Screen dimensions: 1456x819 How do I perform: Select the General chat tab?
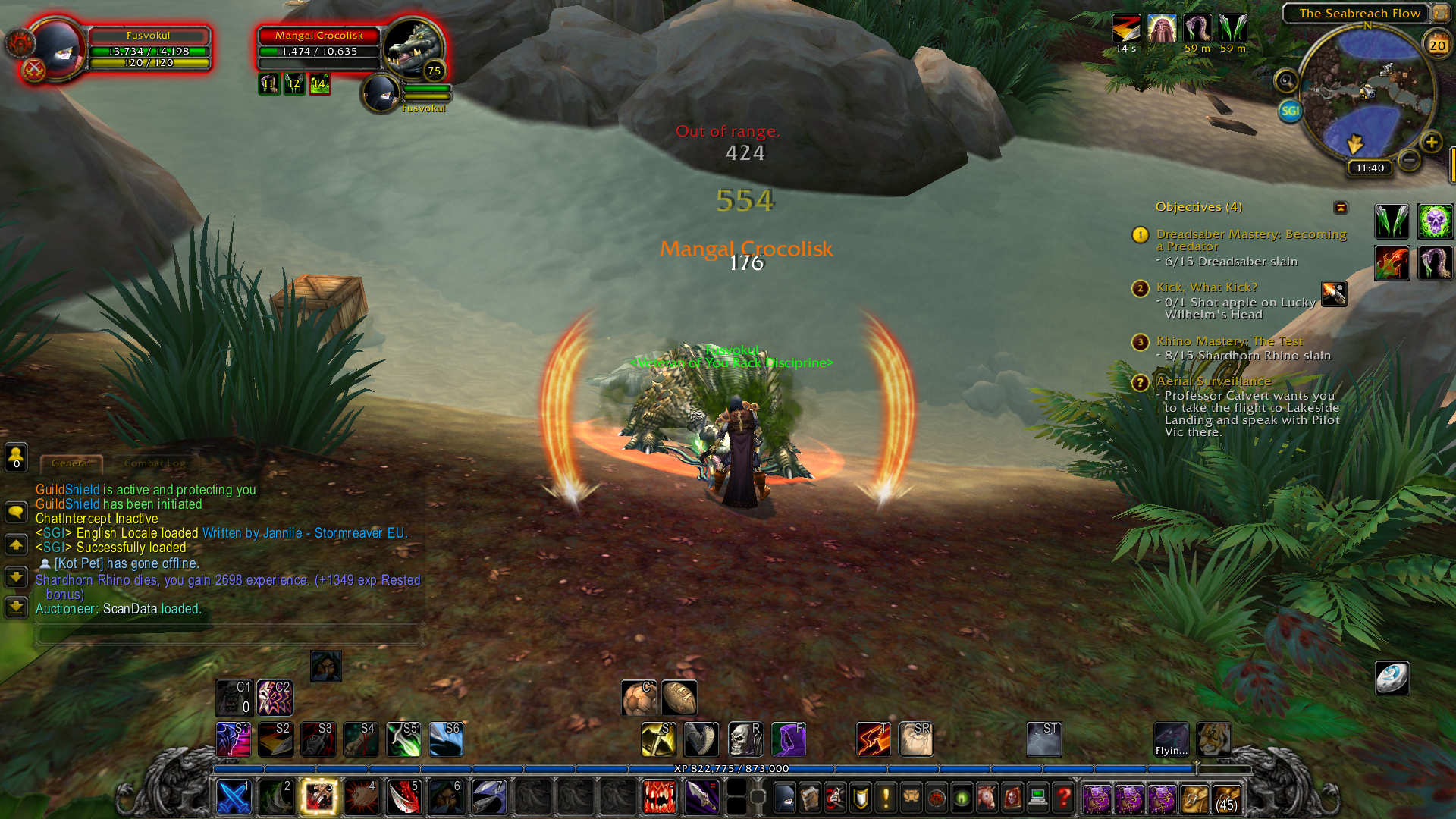pyautogui.click(x=71, y=463)
